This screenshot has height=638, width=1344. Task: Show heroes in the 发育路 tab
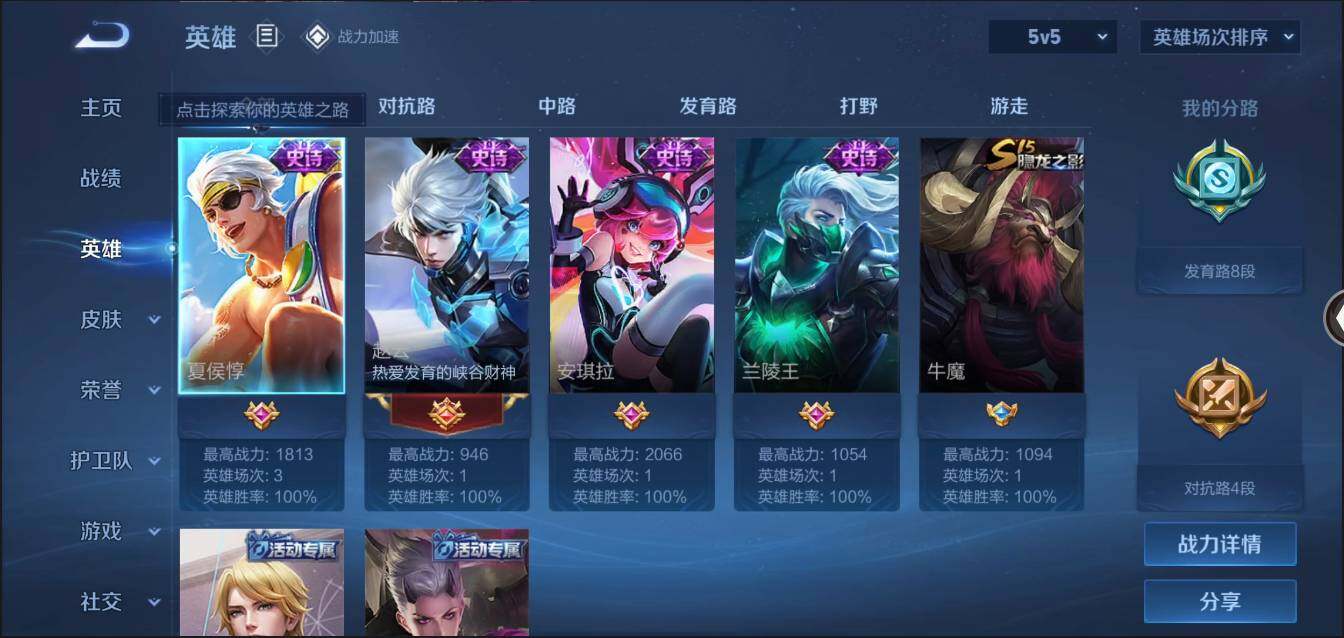coord(708,106)
